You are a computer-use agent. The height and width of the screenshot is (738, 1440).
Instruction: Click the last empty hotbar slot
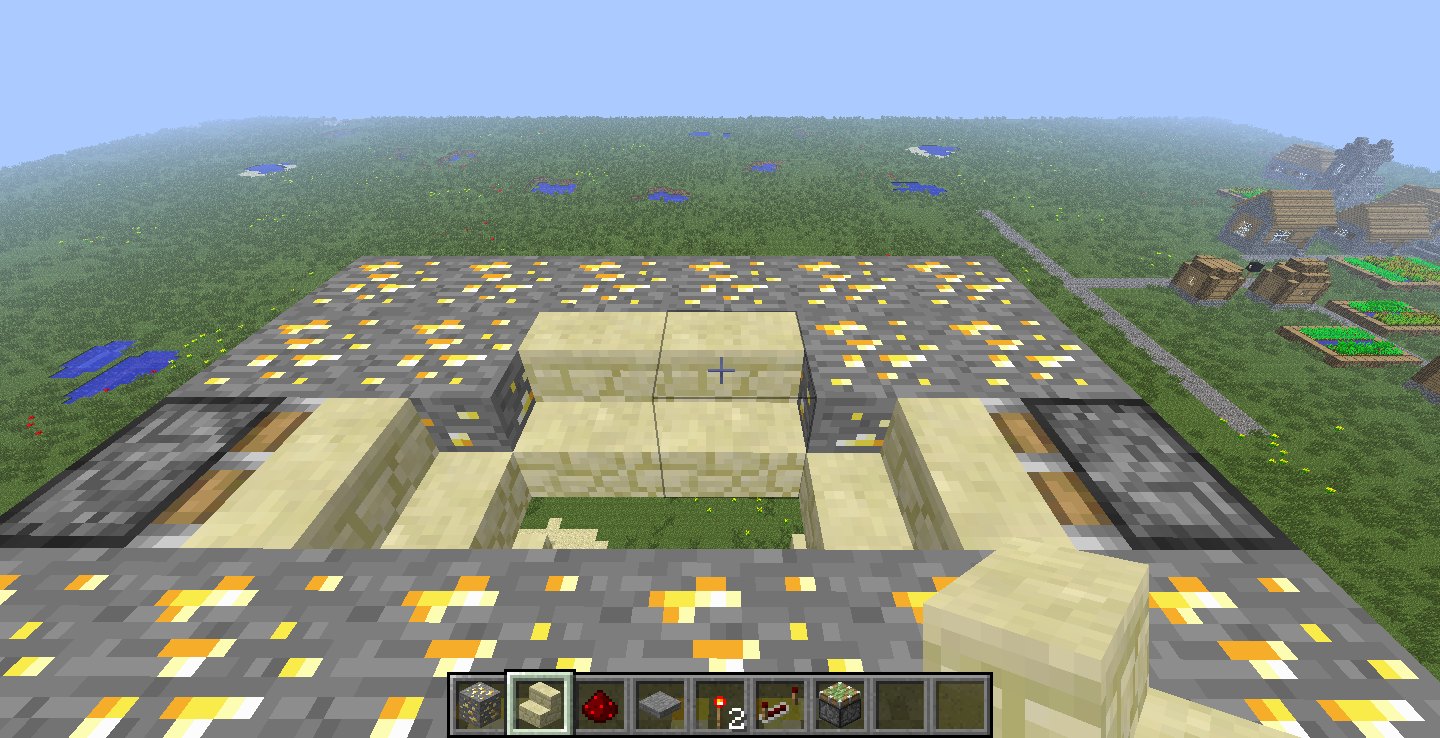pyautogui.click(x=958, y=703)
